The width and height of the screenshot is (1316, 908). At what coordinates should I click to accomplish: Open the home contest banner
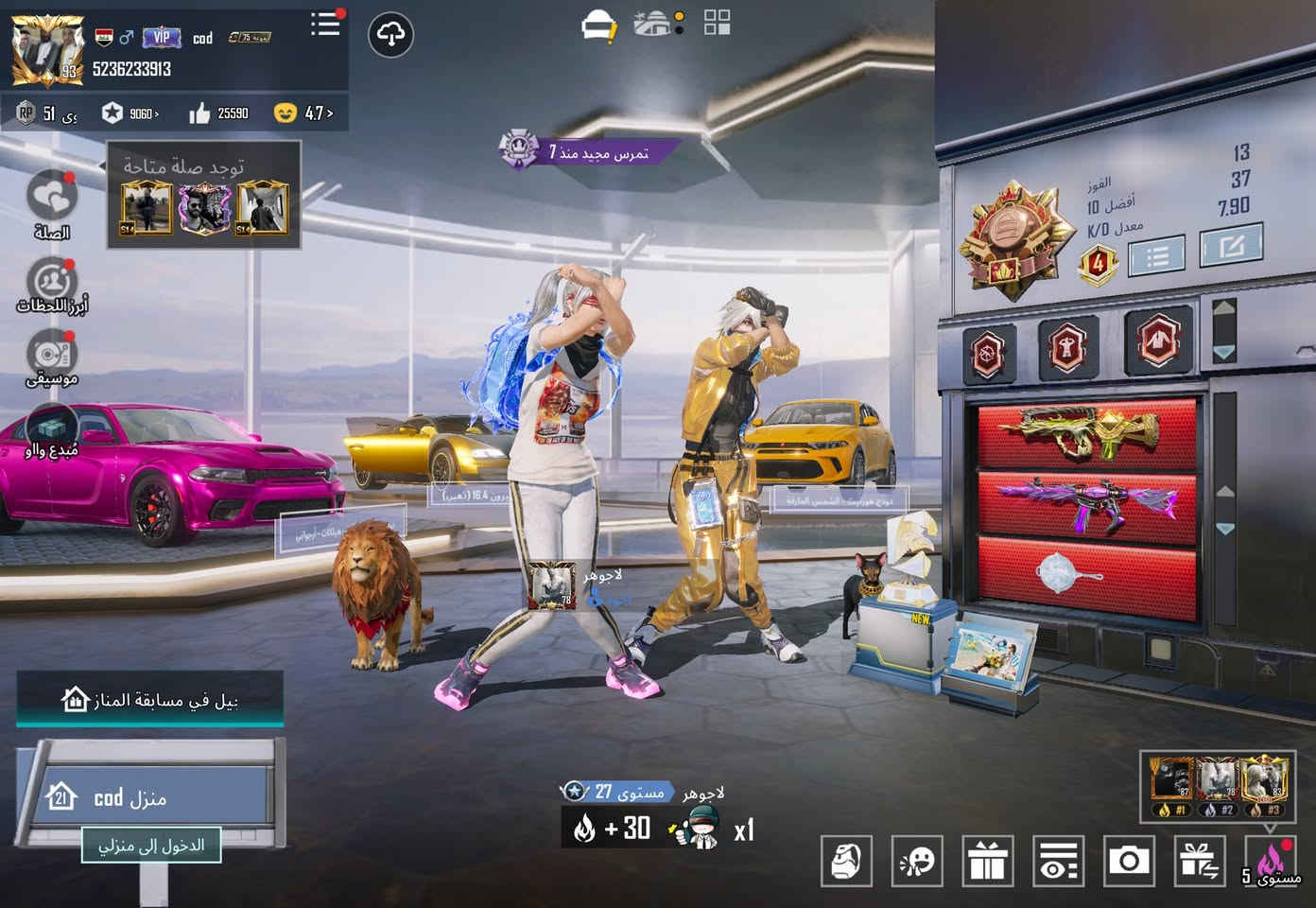[x=149, y=701]
